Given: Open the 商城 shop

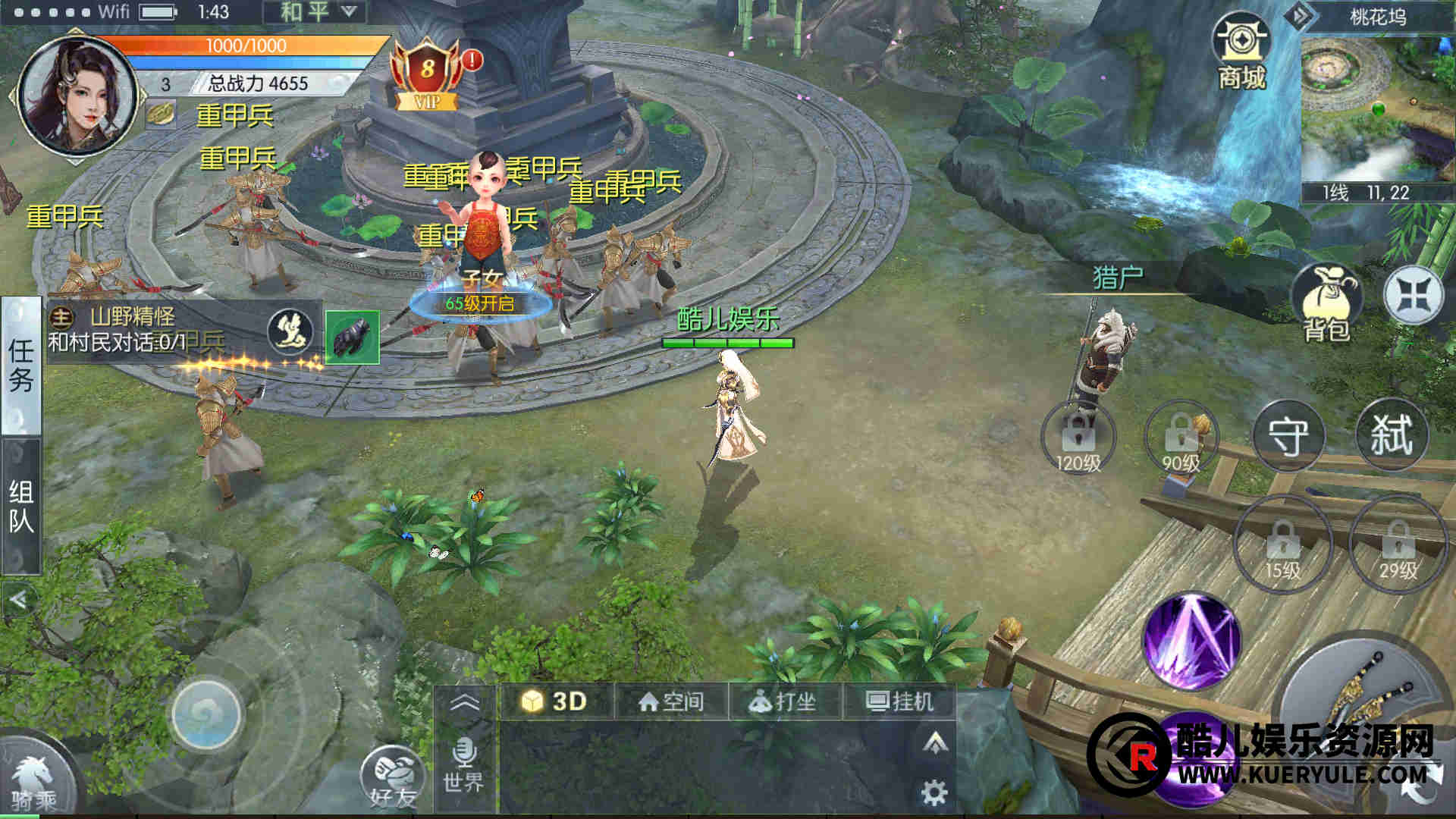Looking at the screenshot, I should pos(1241,55).
